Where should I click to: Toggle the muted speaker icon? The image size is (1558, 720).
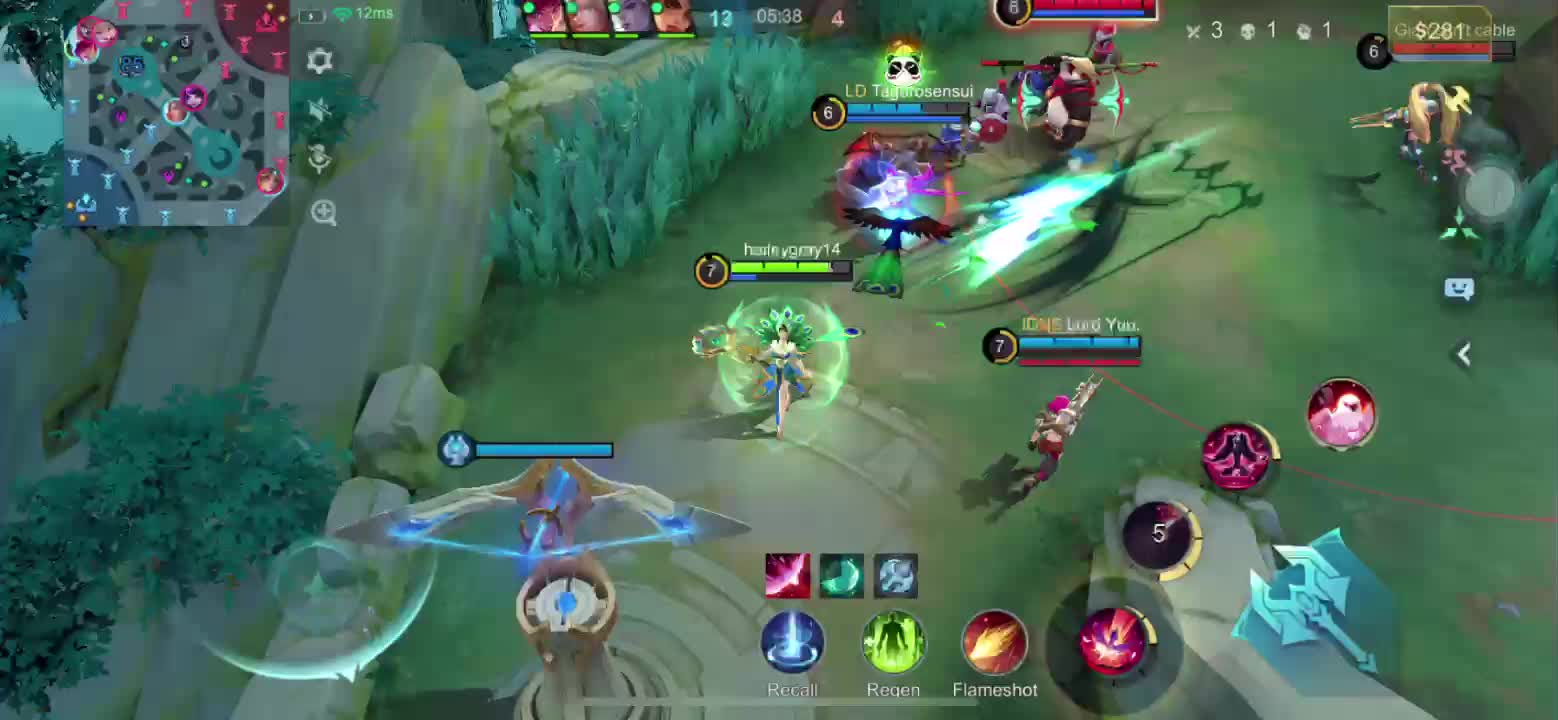(320, 110)
